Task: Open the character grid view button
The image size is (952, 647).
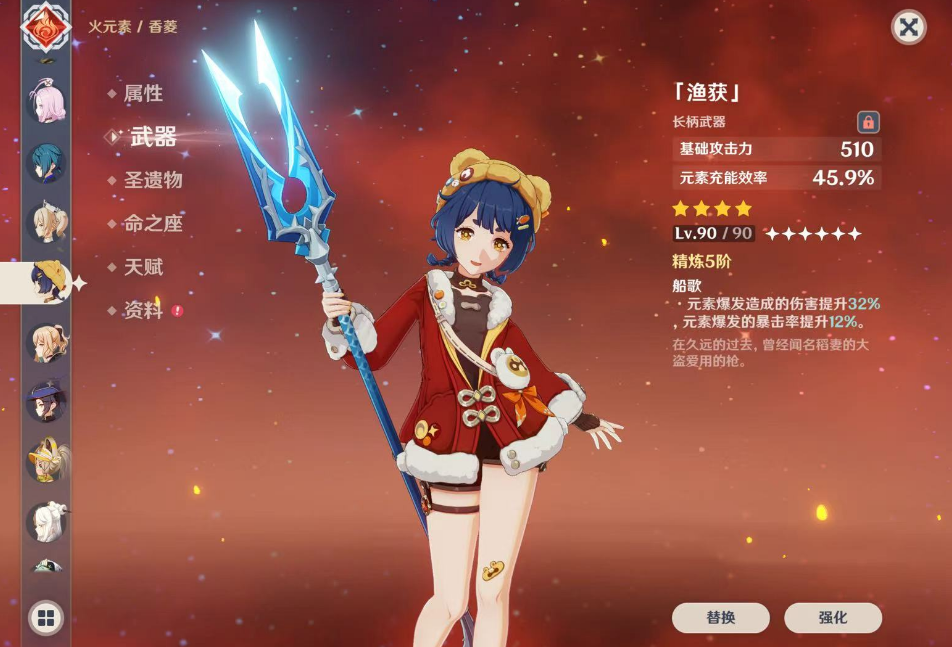Action: point(46,618)
